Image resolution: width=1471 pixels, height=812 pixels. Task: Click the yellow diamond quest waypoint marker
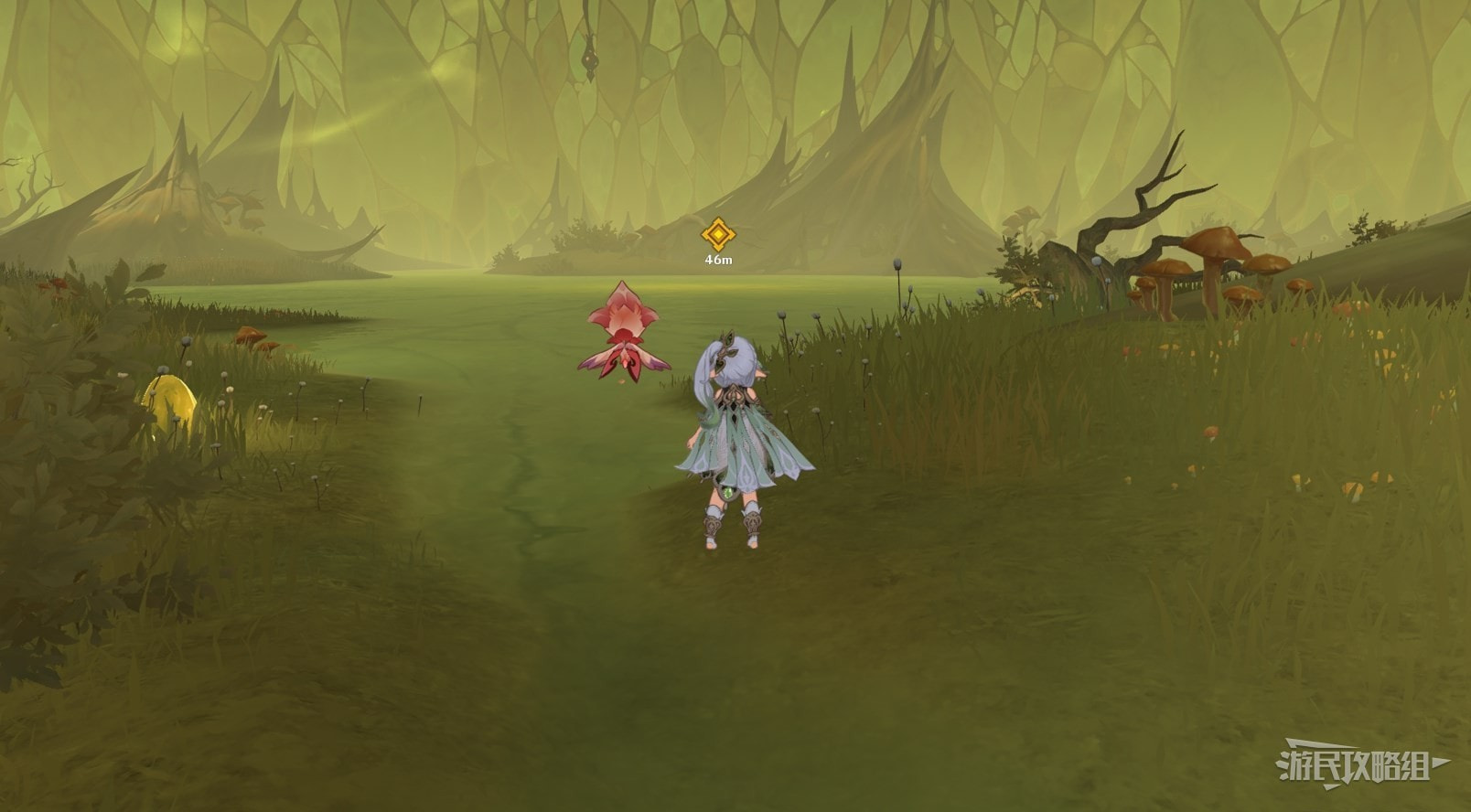click(718, 235)
